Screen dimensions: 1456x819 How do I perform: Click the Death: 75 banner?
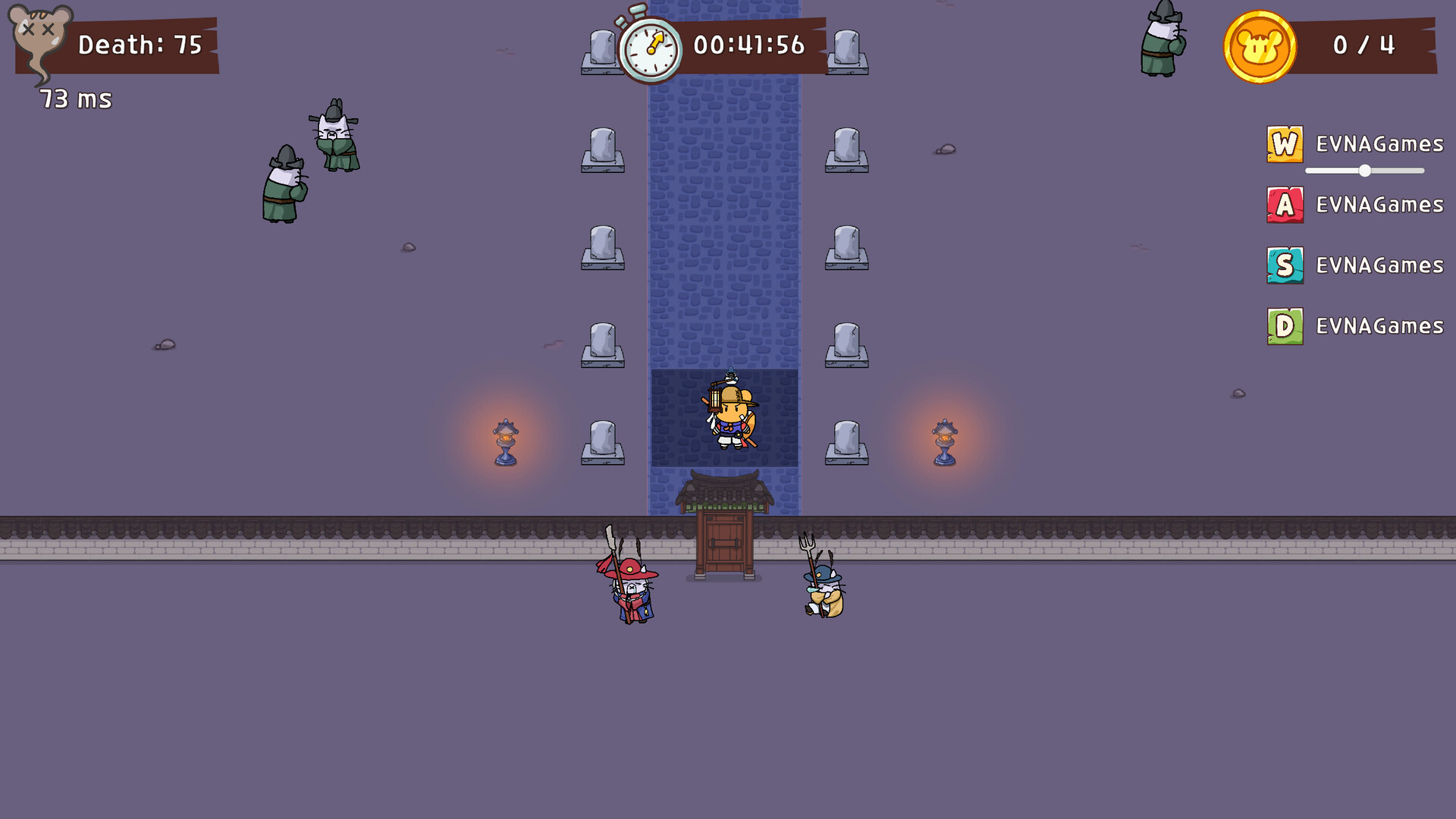pos(140,44)
